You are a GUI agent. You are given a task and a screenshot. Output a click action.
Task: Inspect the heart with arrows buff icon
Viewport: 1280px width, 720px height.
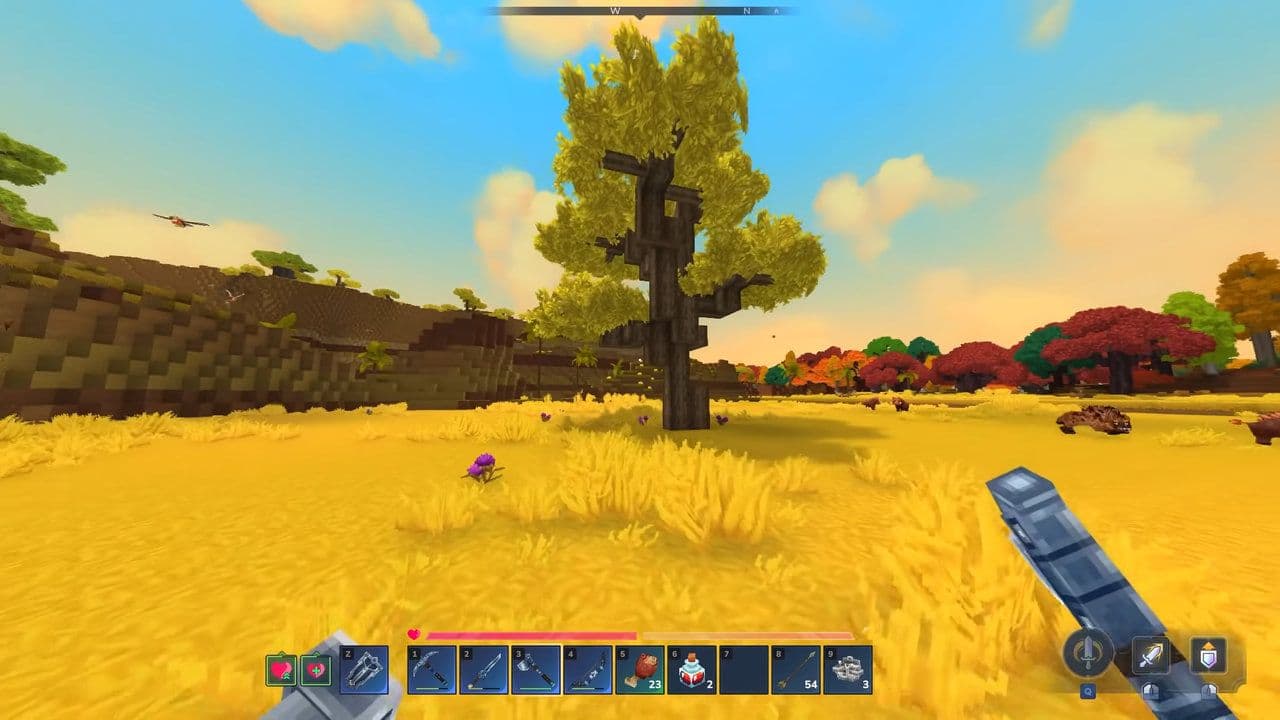click(281, 670)
